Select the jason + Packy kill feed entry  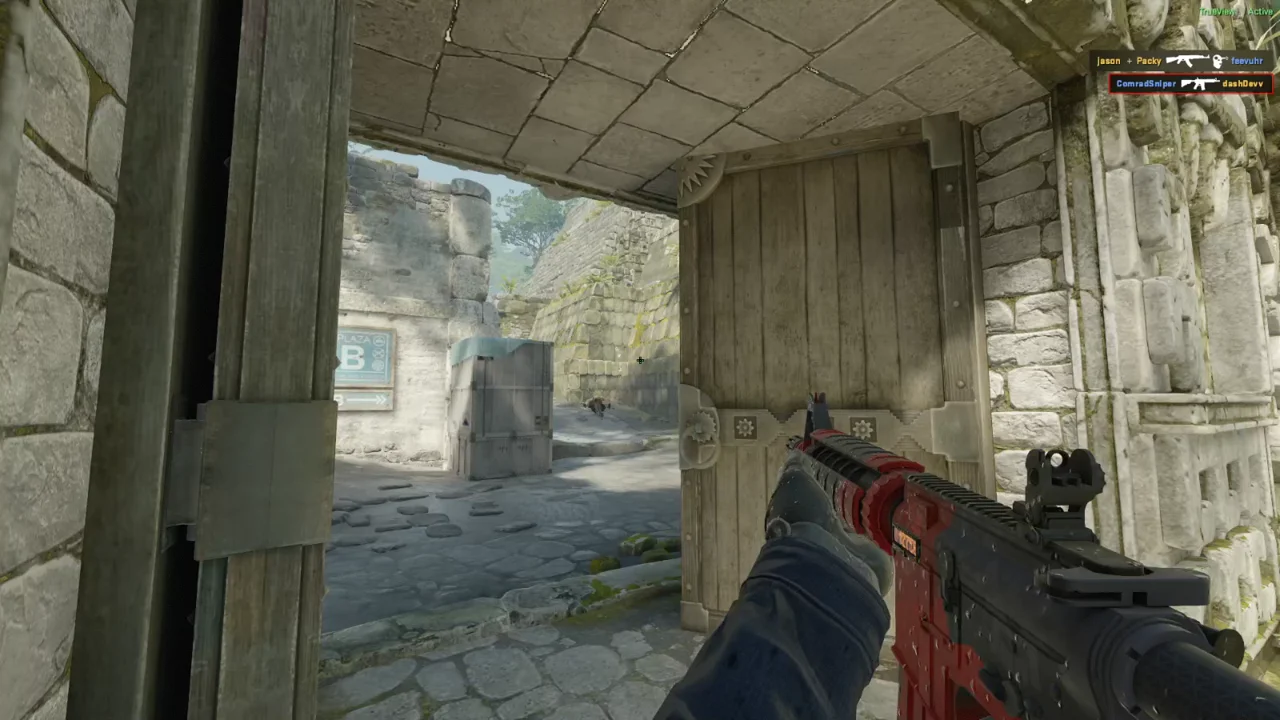(x=1180, y=61)
